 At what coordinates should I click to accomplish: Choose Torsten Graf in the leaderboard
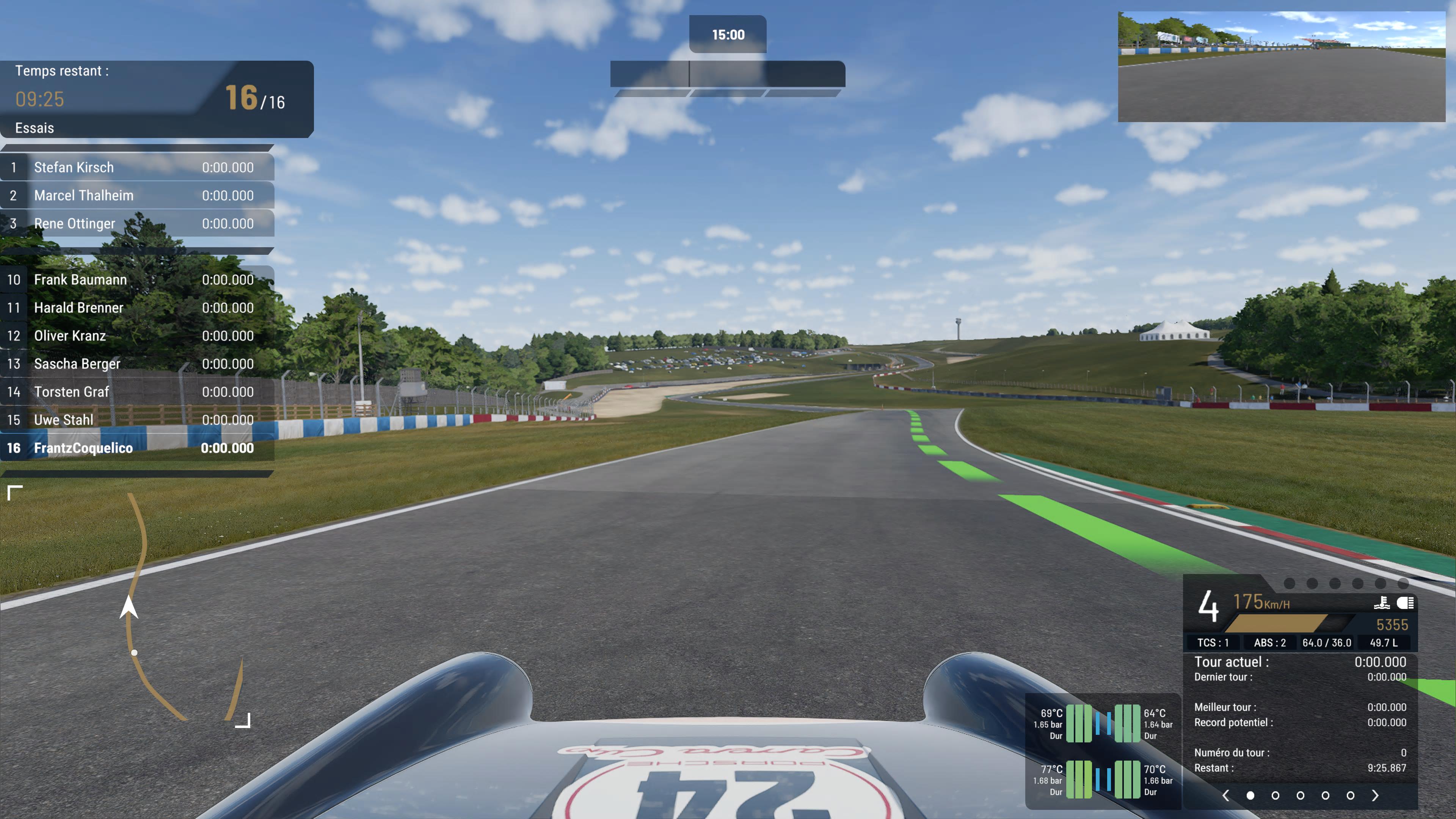tap(137, 392)
